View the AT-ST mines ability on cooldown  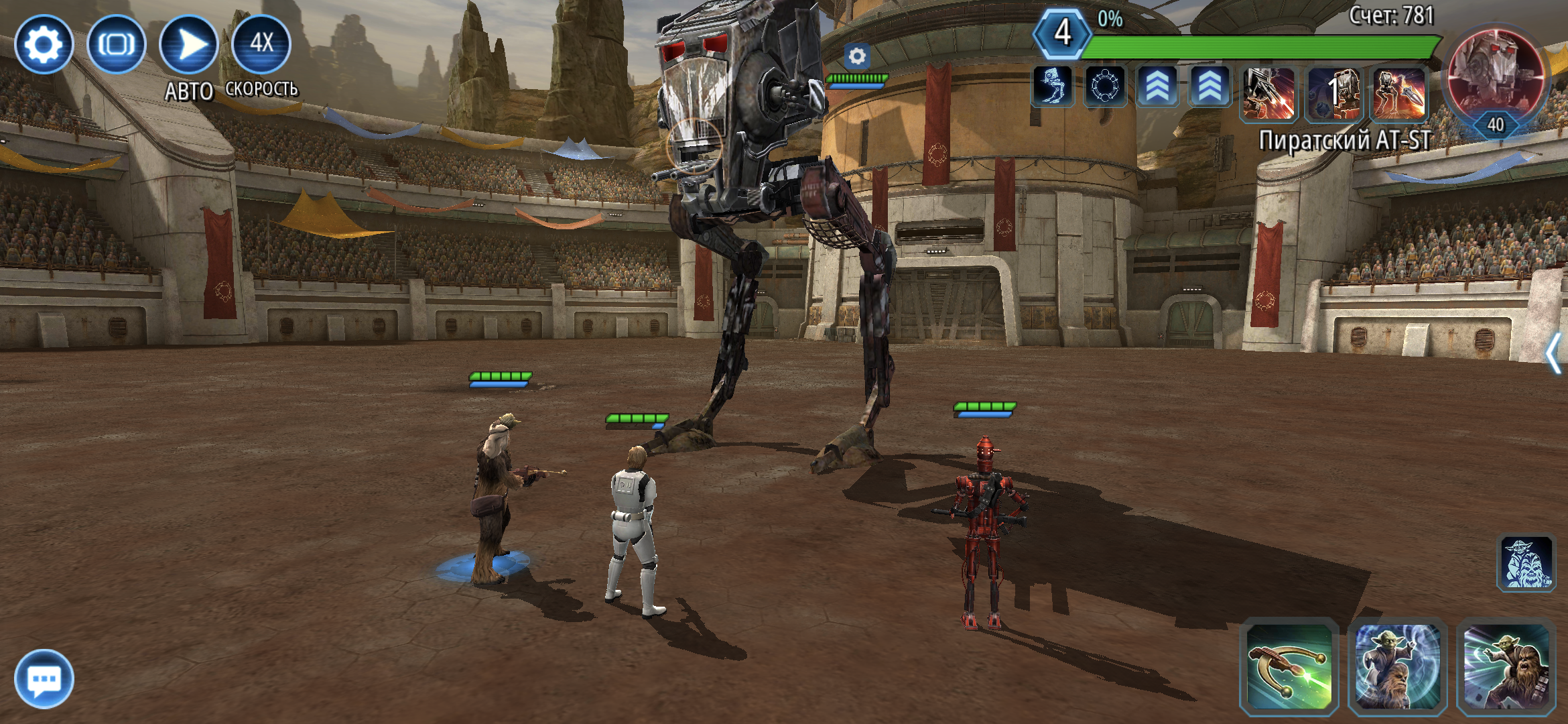[x=1334, y=94]
